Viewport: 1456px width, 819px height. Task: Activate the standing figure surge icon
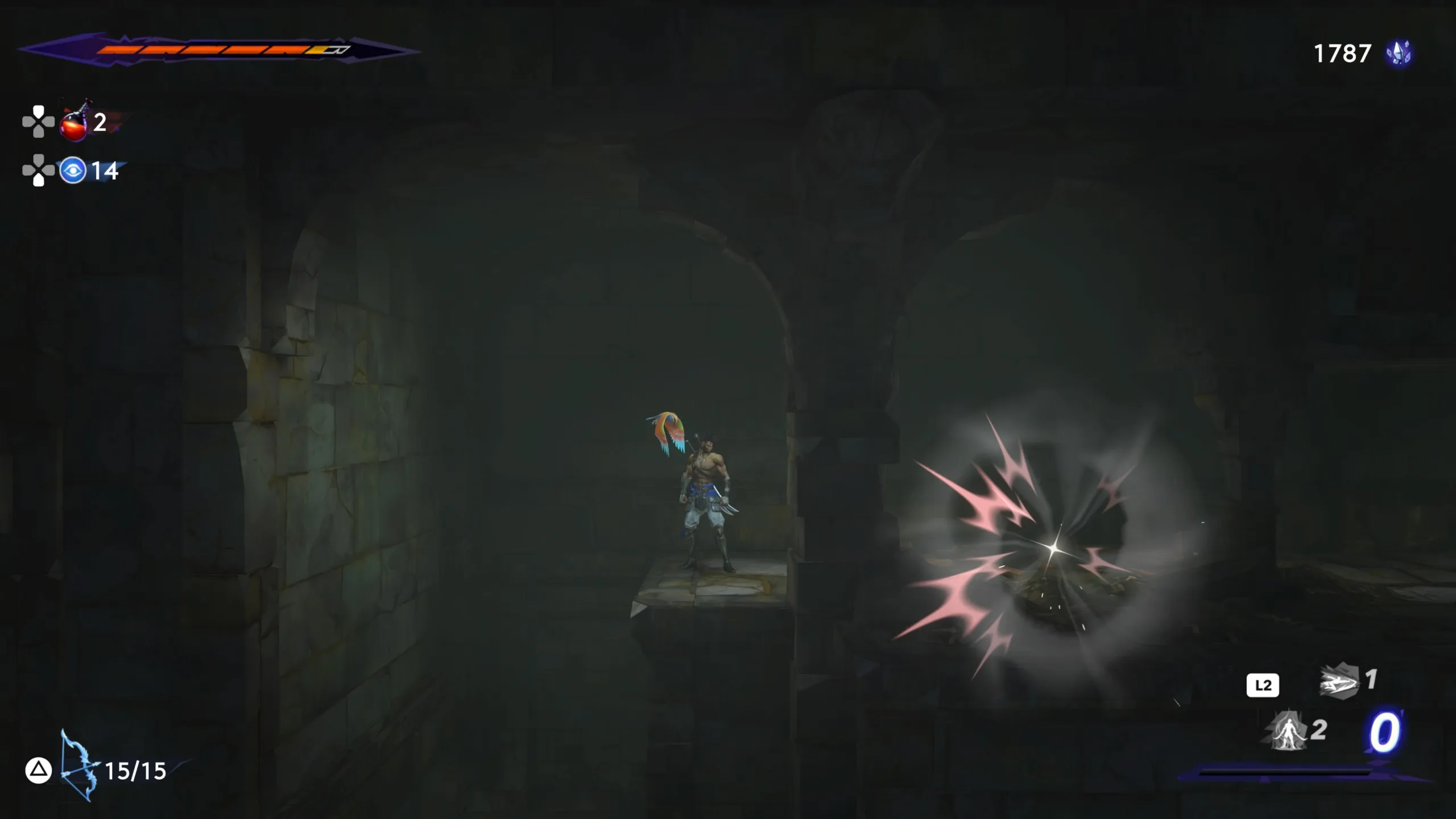pyautogui.click(x=1288, y=731)
